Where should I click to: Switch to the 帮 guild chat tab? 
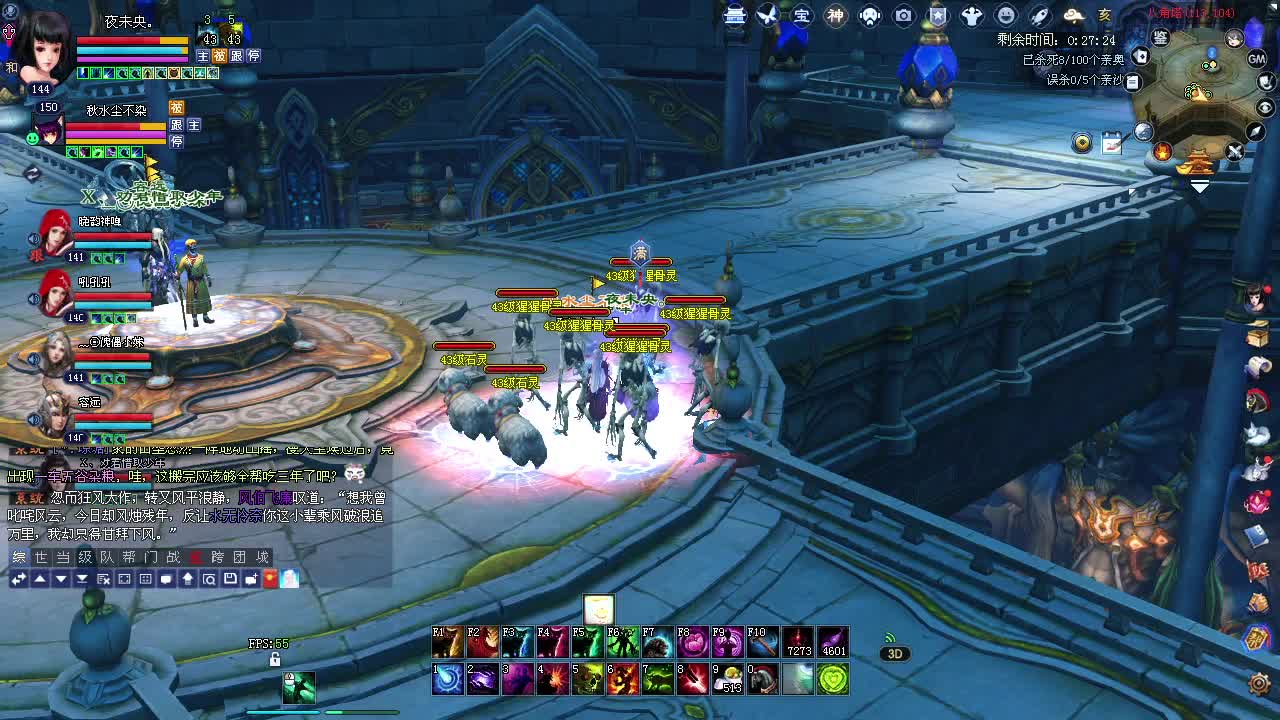click(x=129, y=557)
